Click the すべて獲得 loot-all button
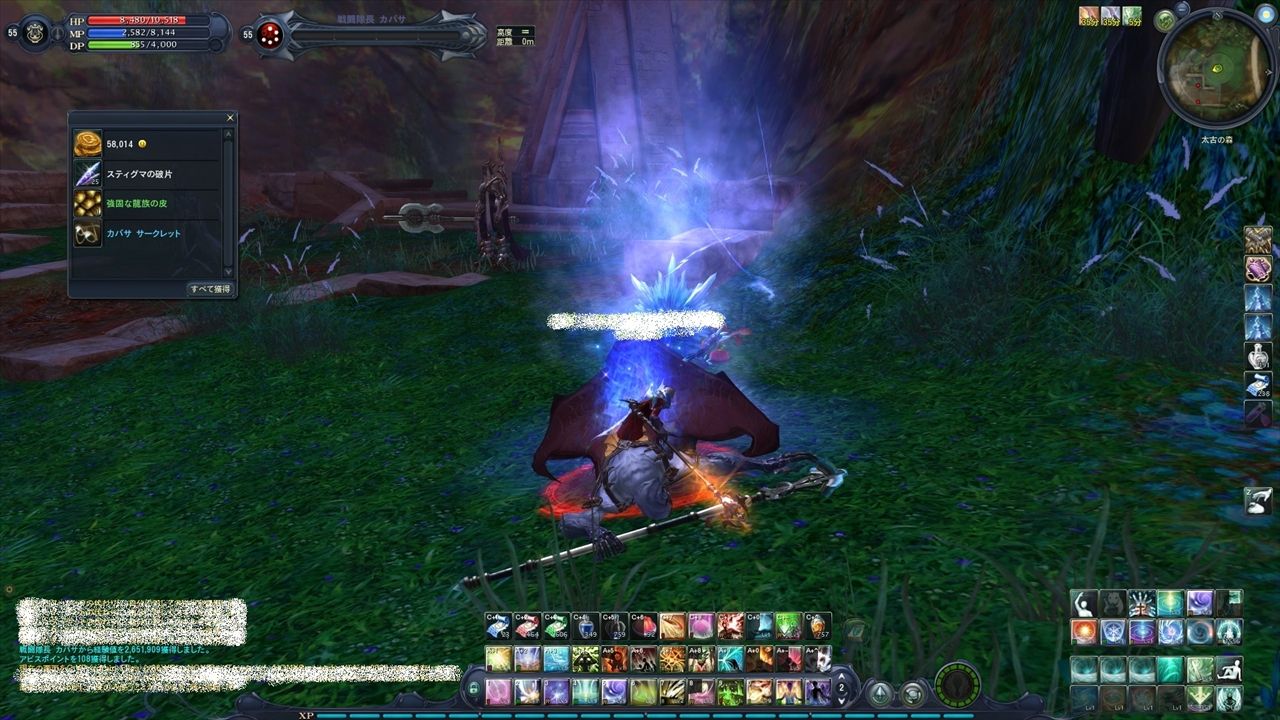 (210, 289)
